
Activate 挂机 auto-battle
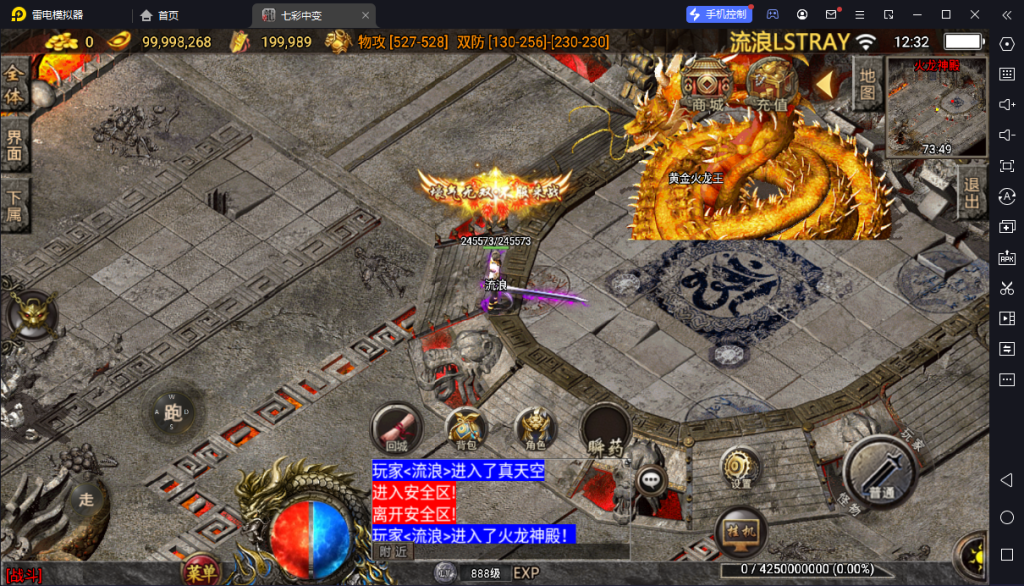(741, 530)
